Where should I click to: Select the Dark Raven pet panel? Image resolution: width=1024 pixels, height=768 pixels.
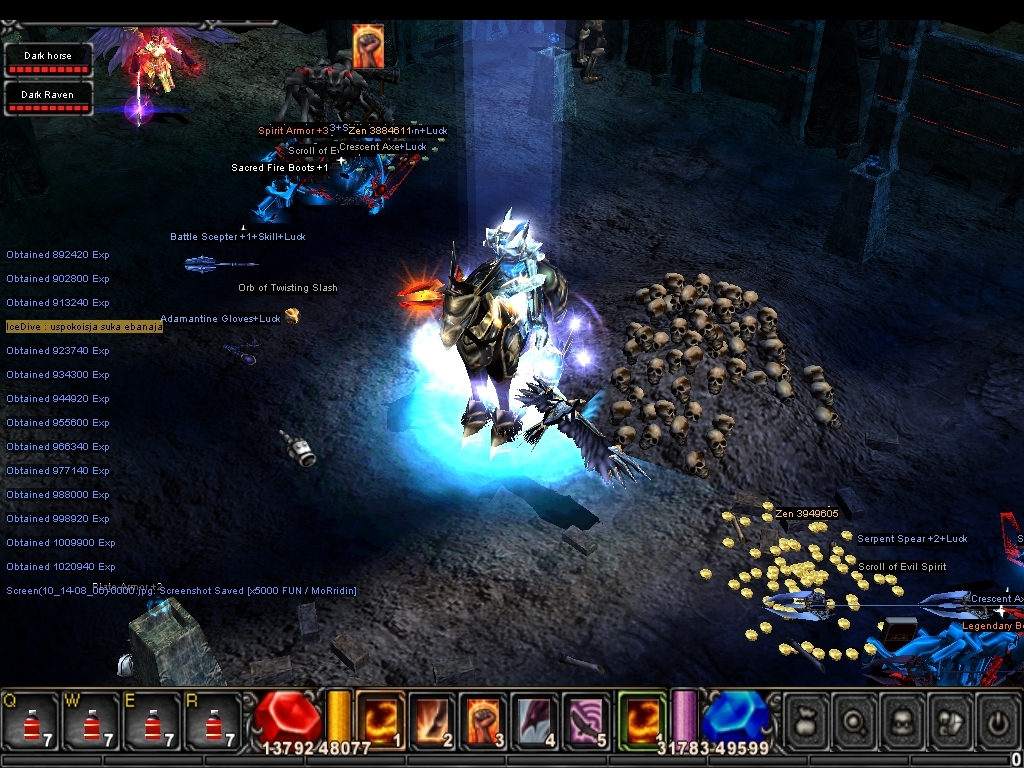click(48, 99)
